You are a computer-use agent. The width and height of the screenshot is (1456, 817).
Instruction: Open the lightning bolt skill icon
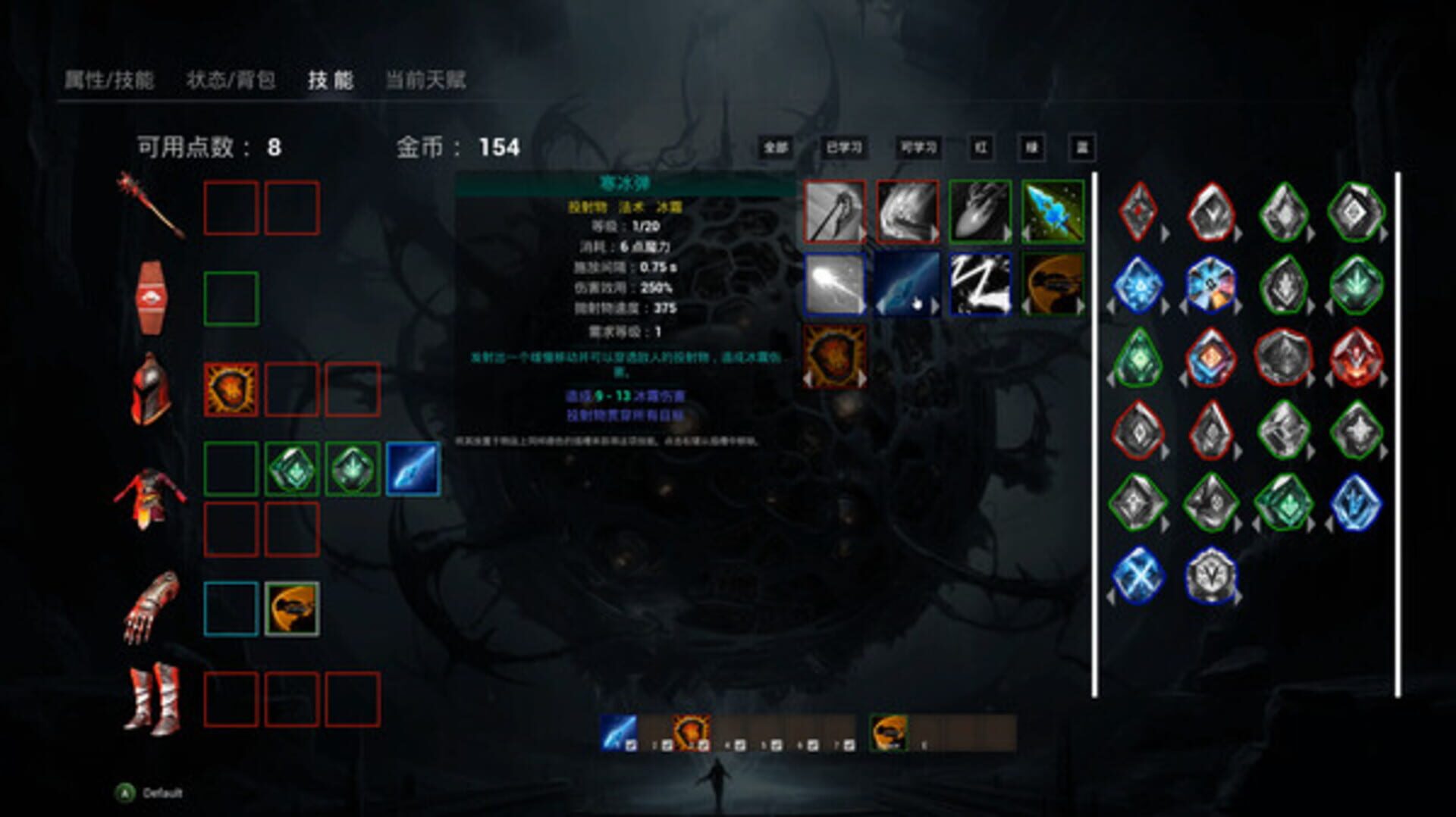981,283
